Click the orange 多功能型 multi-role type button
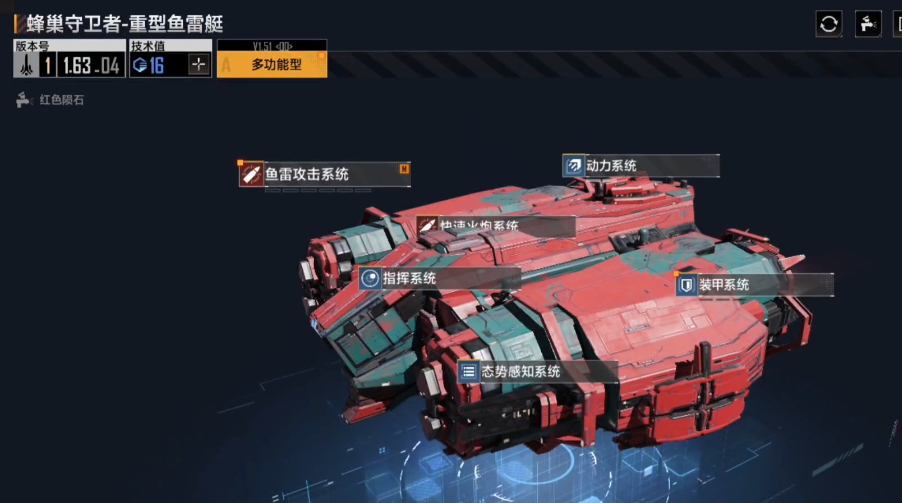902x503 pixels. point(271,65)
